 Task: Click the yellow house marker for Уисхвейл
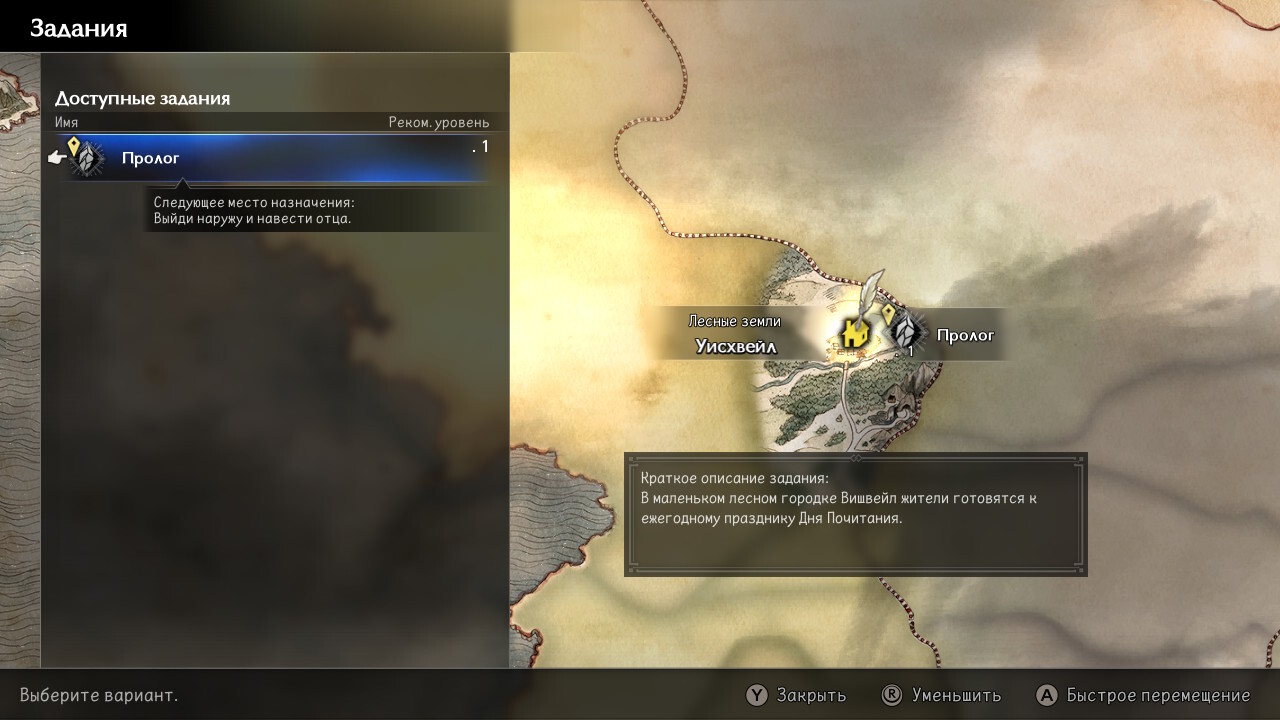pos(854,333)
